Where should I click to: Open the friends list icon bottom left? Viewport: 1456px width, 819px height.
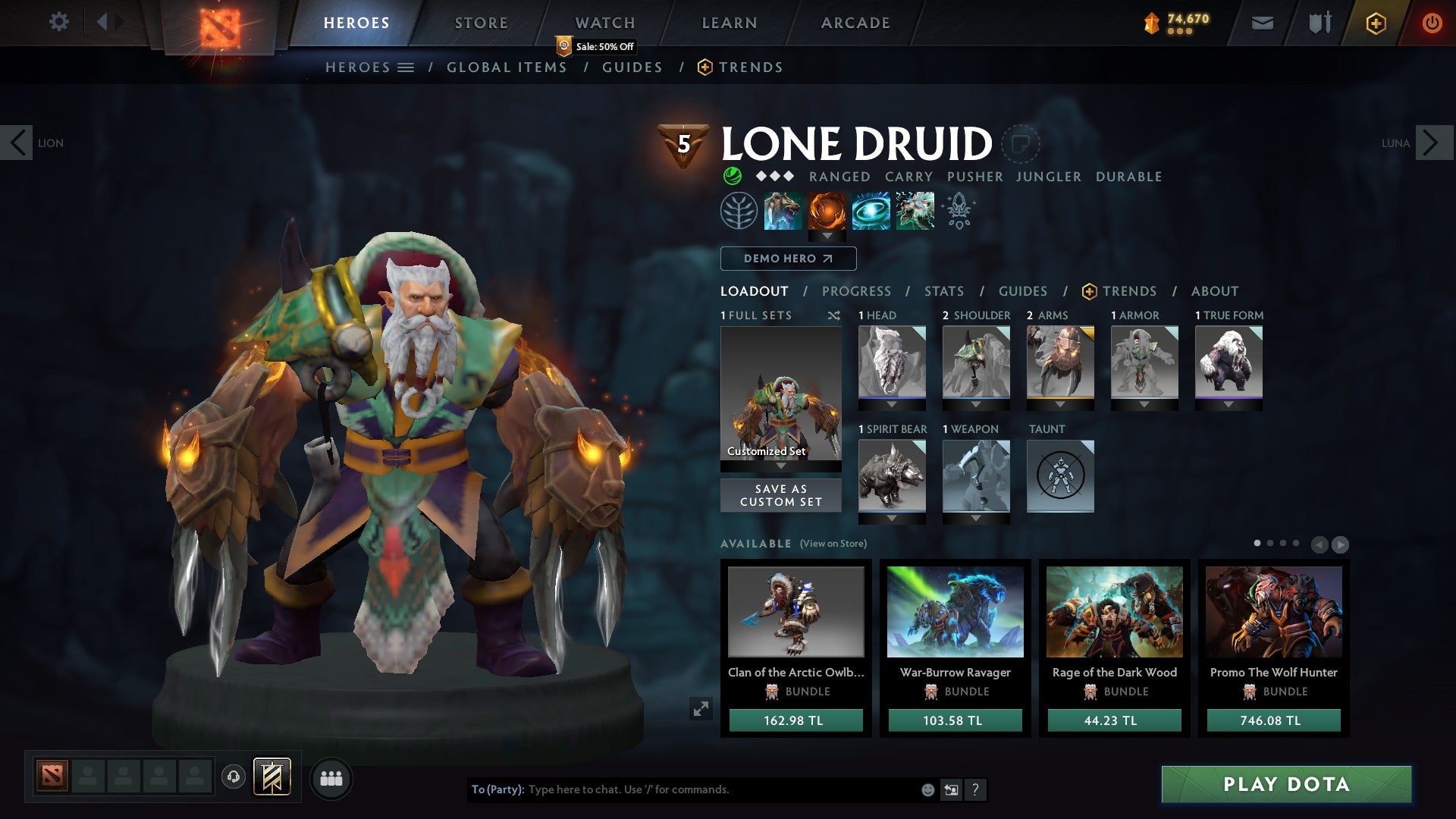[x=331, y=777]
